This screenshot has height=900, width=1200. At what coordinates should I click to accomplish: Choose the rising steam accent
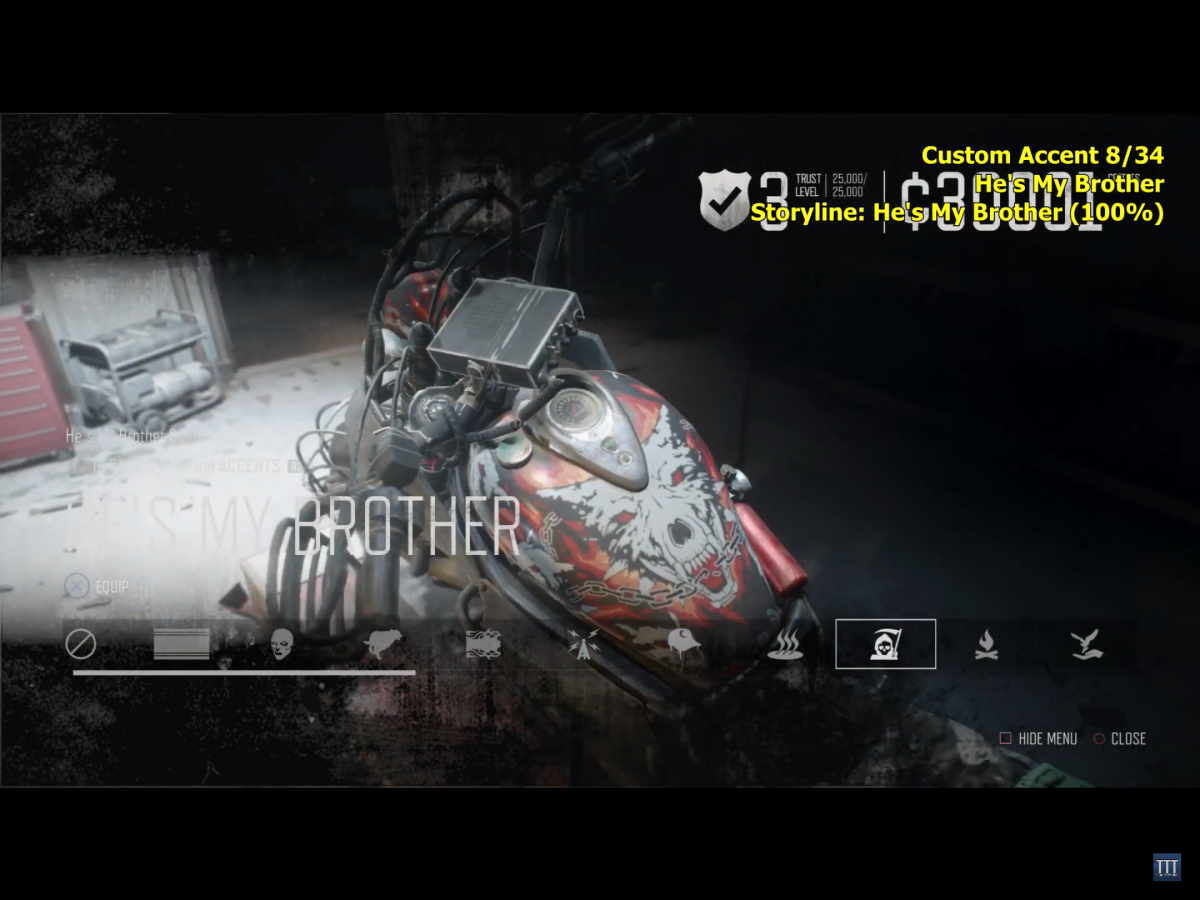click(785, 645)
